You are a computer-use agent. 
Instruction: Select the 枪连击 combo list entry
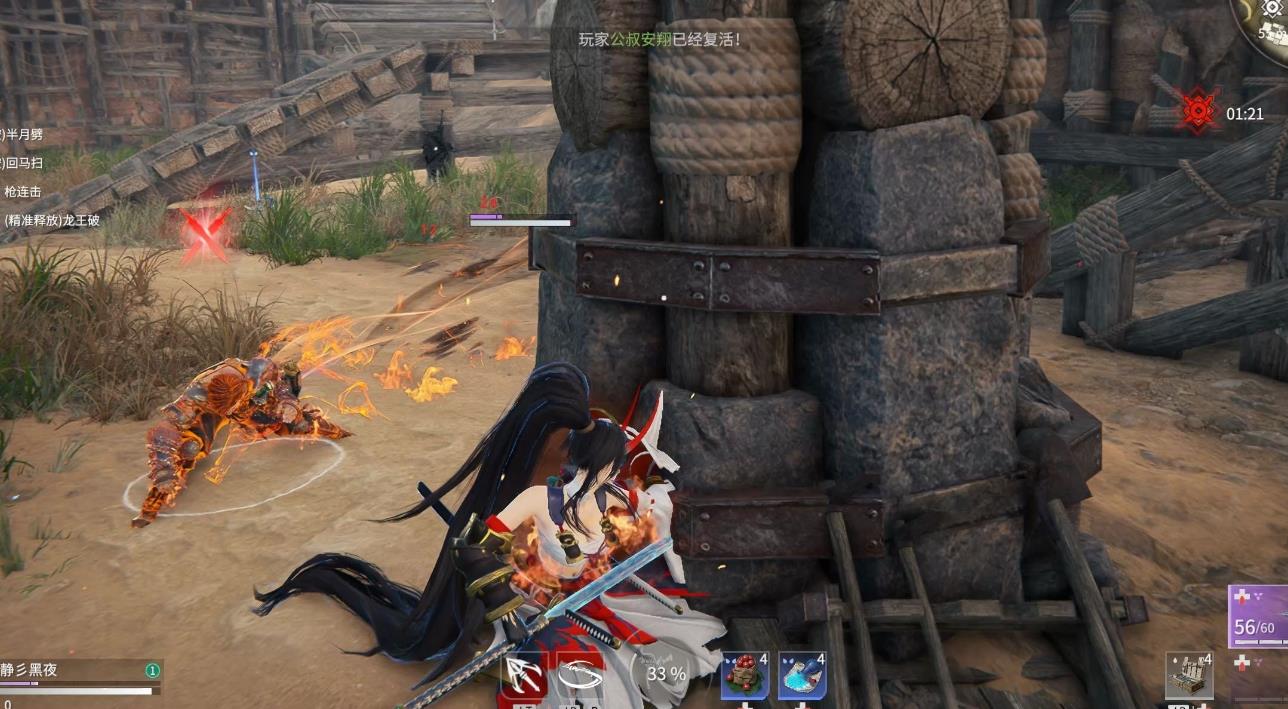point(23,191)
